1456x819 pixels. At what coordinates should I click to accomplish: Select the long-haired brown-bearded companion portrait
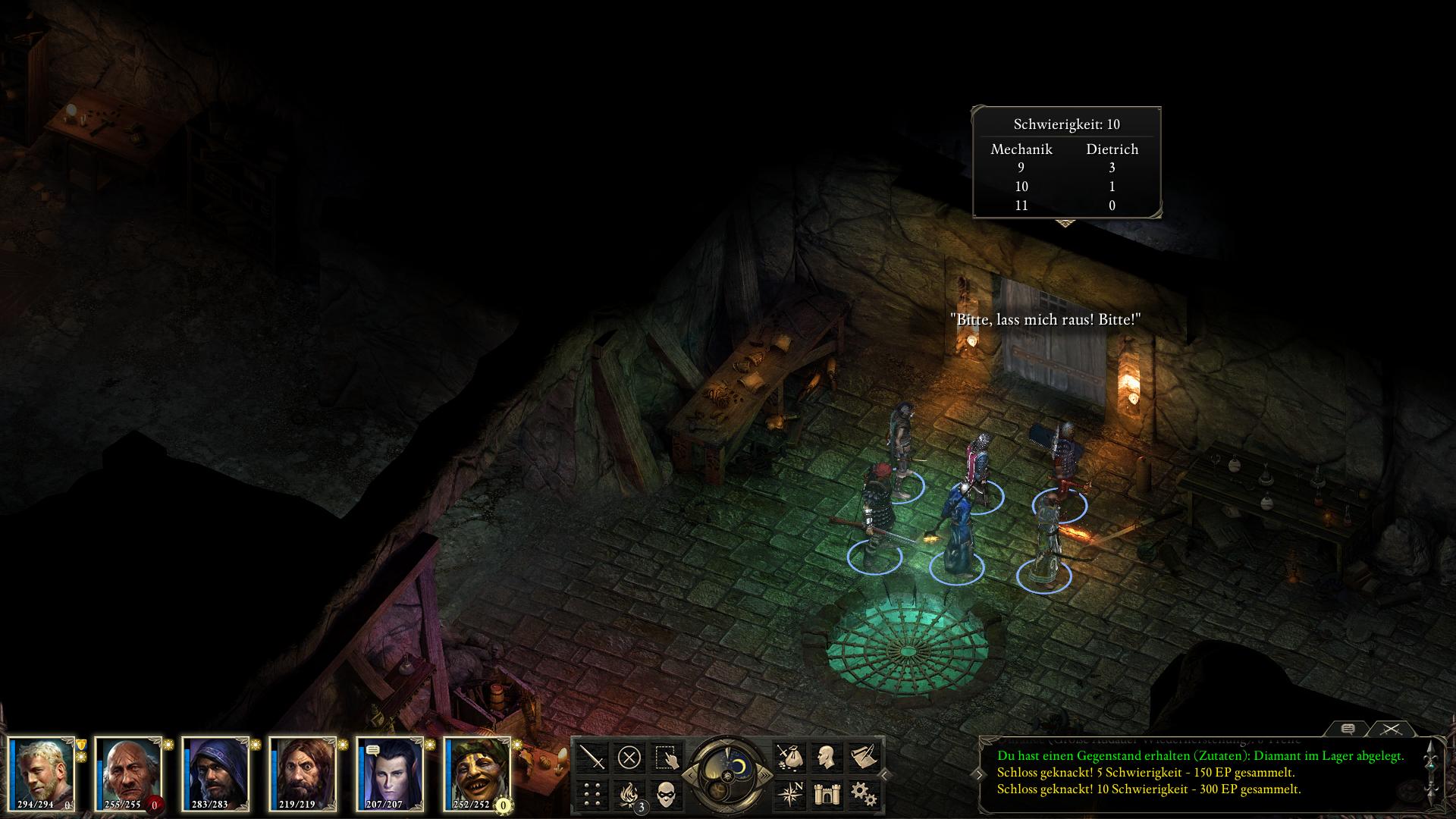tap(303, 772)
